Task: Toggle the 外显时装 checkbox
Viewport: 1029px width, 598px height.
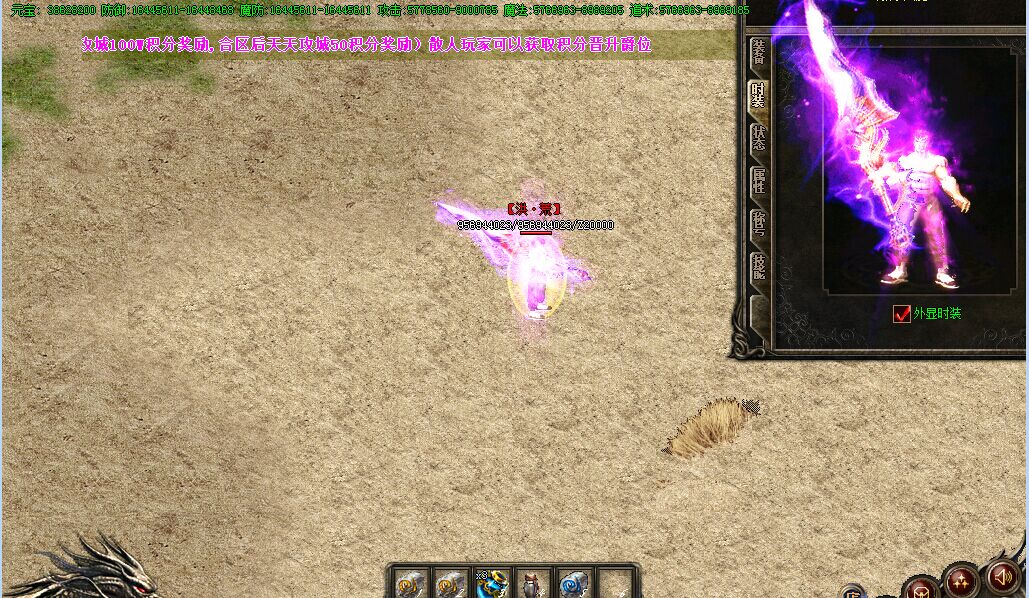Action: (x=902, y=314)
